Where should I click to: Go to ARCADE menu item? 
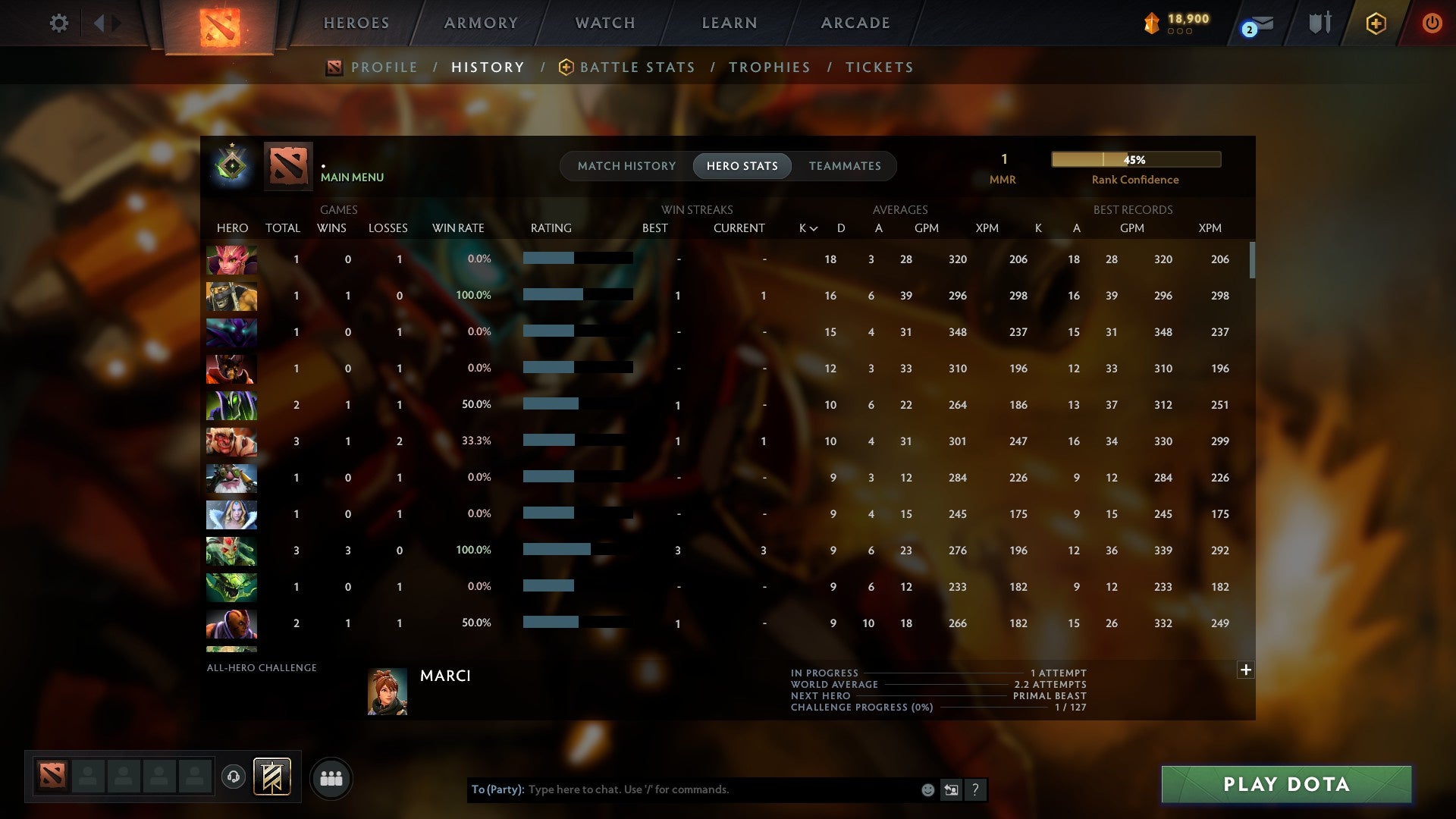(855, 23)
